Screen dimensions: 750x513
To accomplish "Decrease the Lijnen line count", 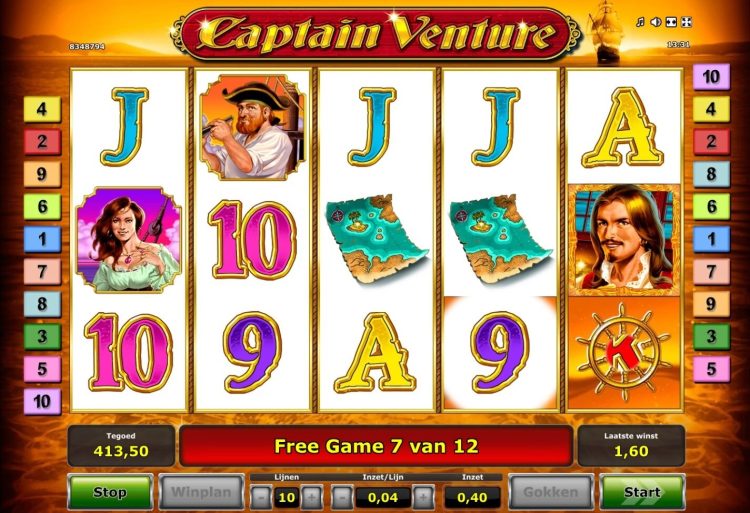I will (260, 497).
